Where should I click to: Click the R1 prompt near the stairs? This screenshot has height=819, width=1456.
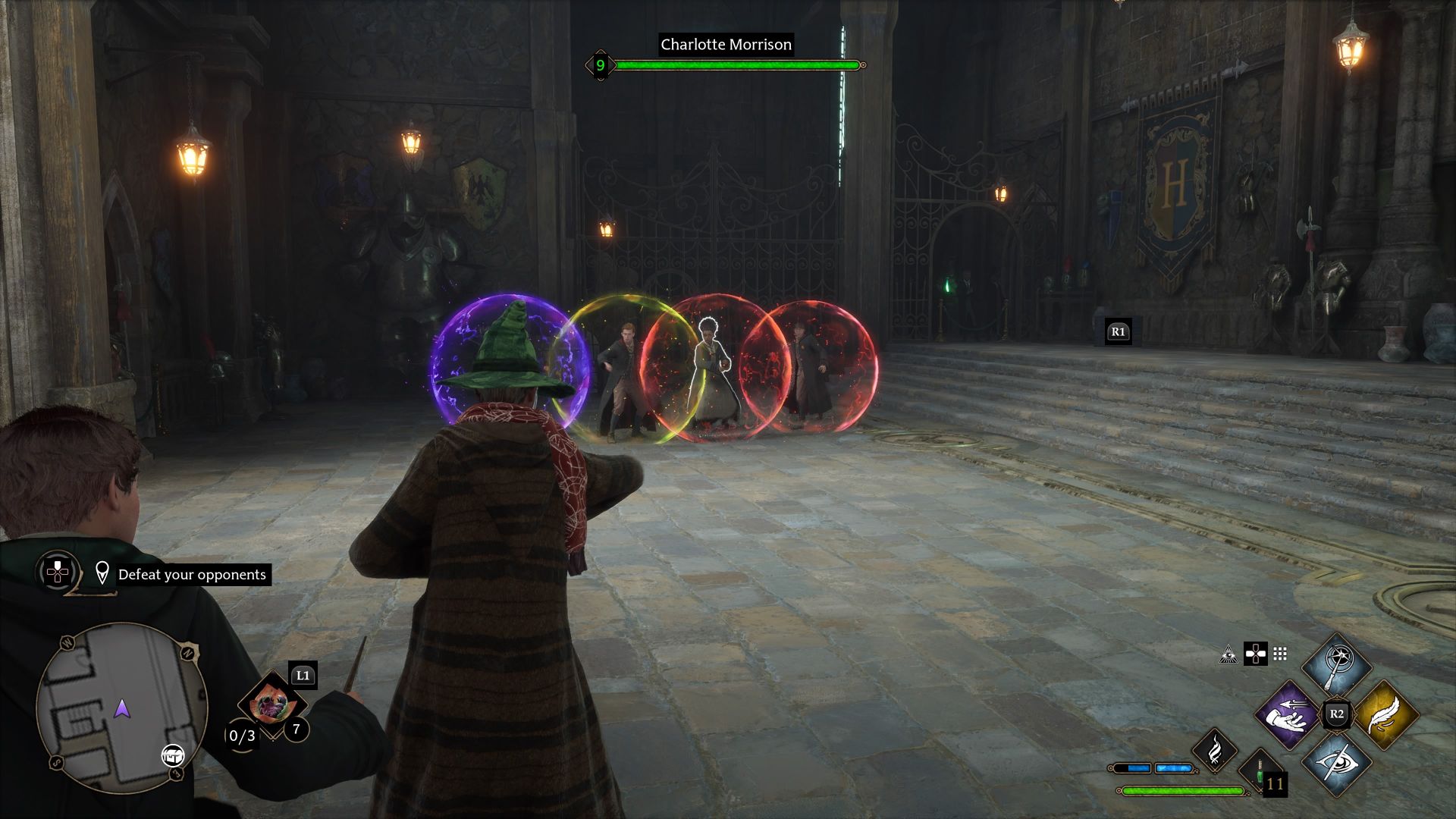pos(1117,330)
